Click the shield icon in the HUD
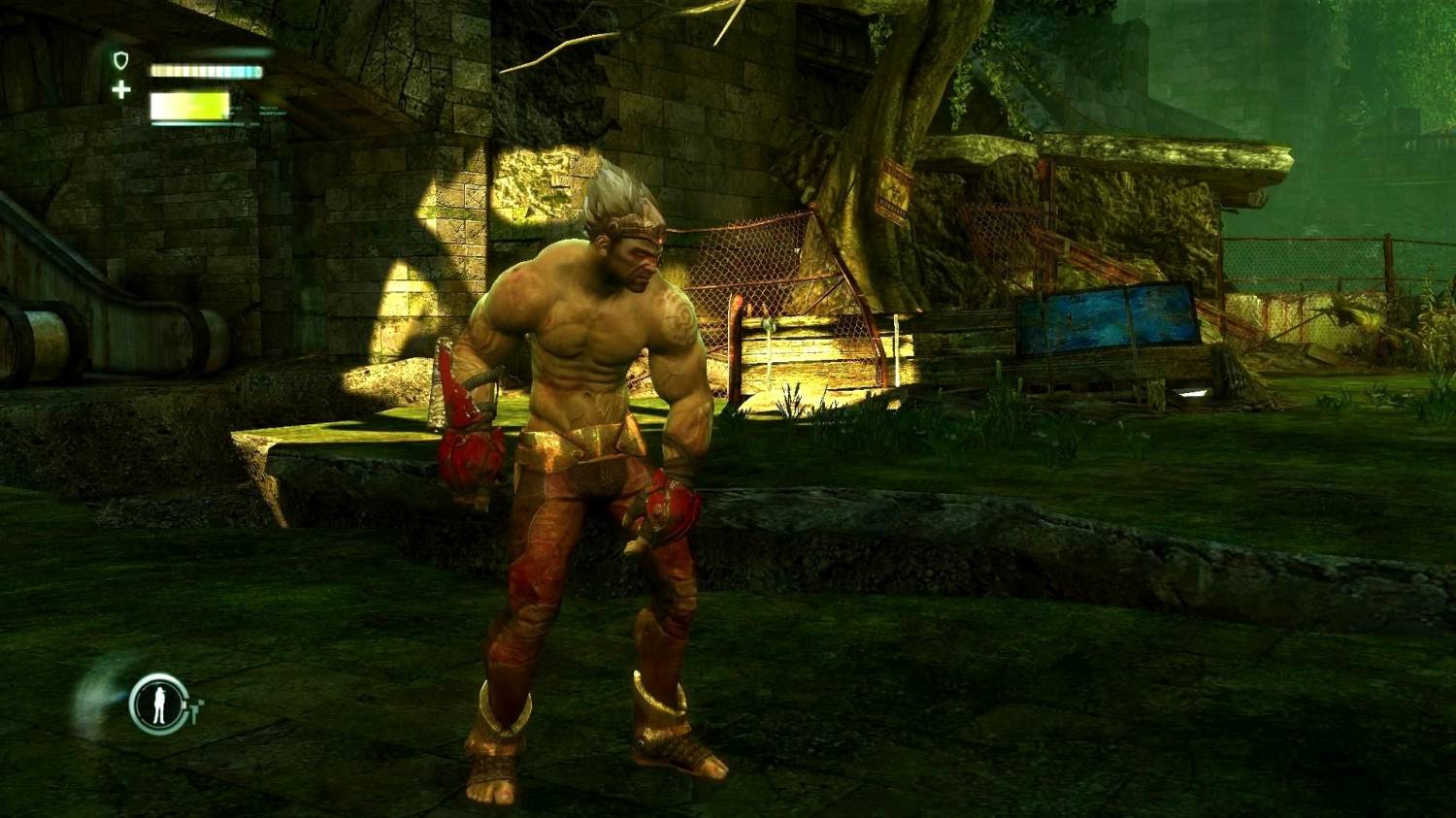Viewport: 1456px width, 818px height. [120, 61]
